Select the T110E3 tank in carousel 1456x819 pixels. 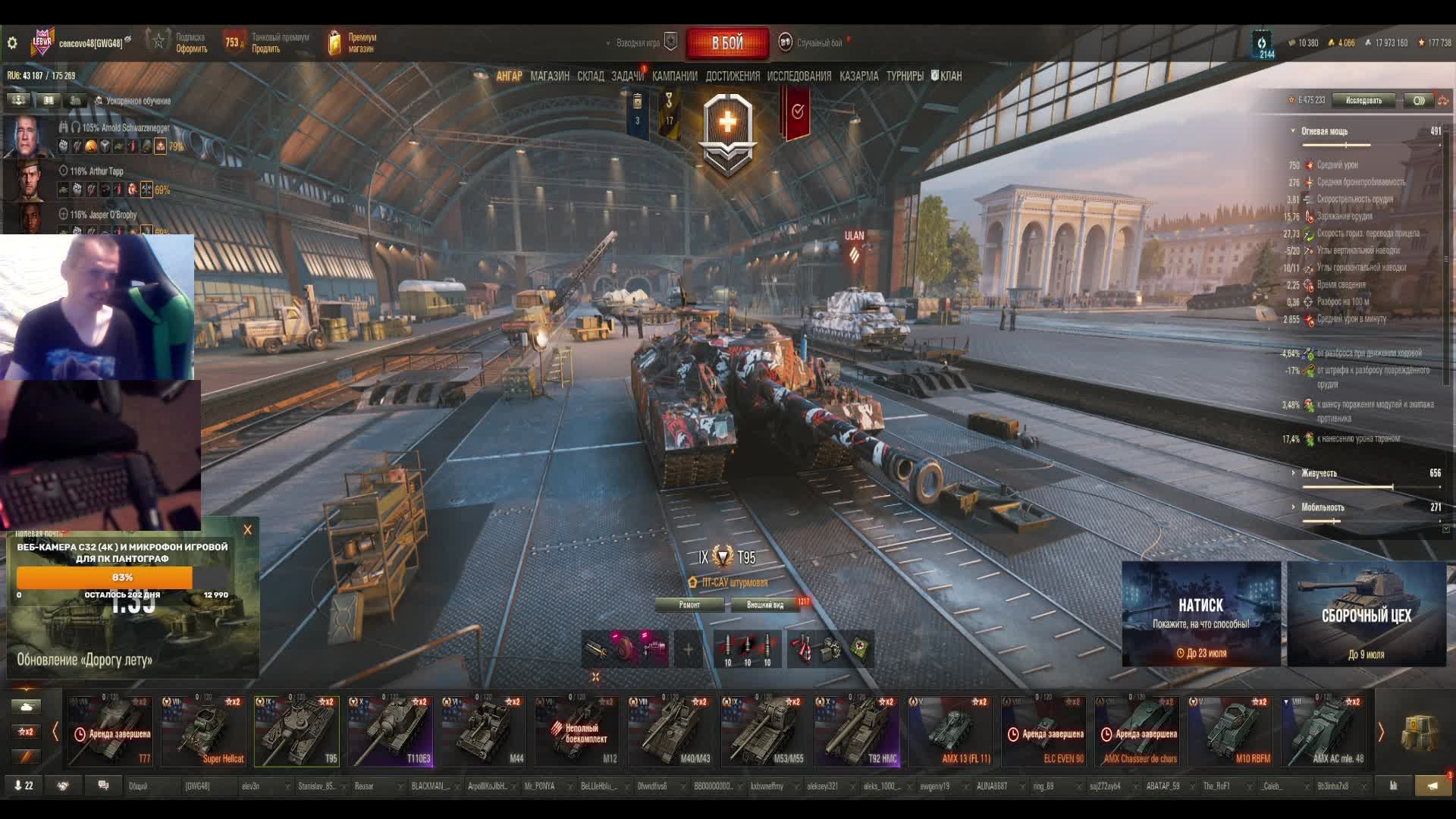(390, 731)
